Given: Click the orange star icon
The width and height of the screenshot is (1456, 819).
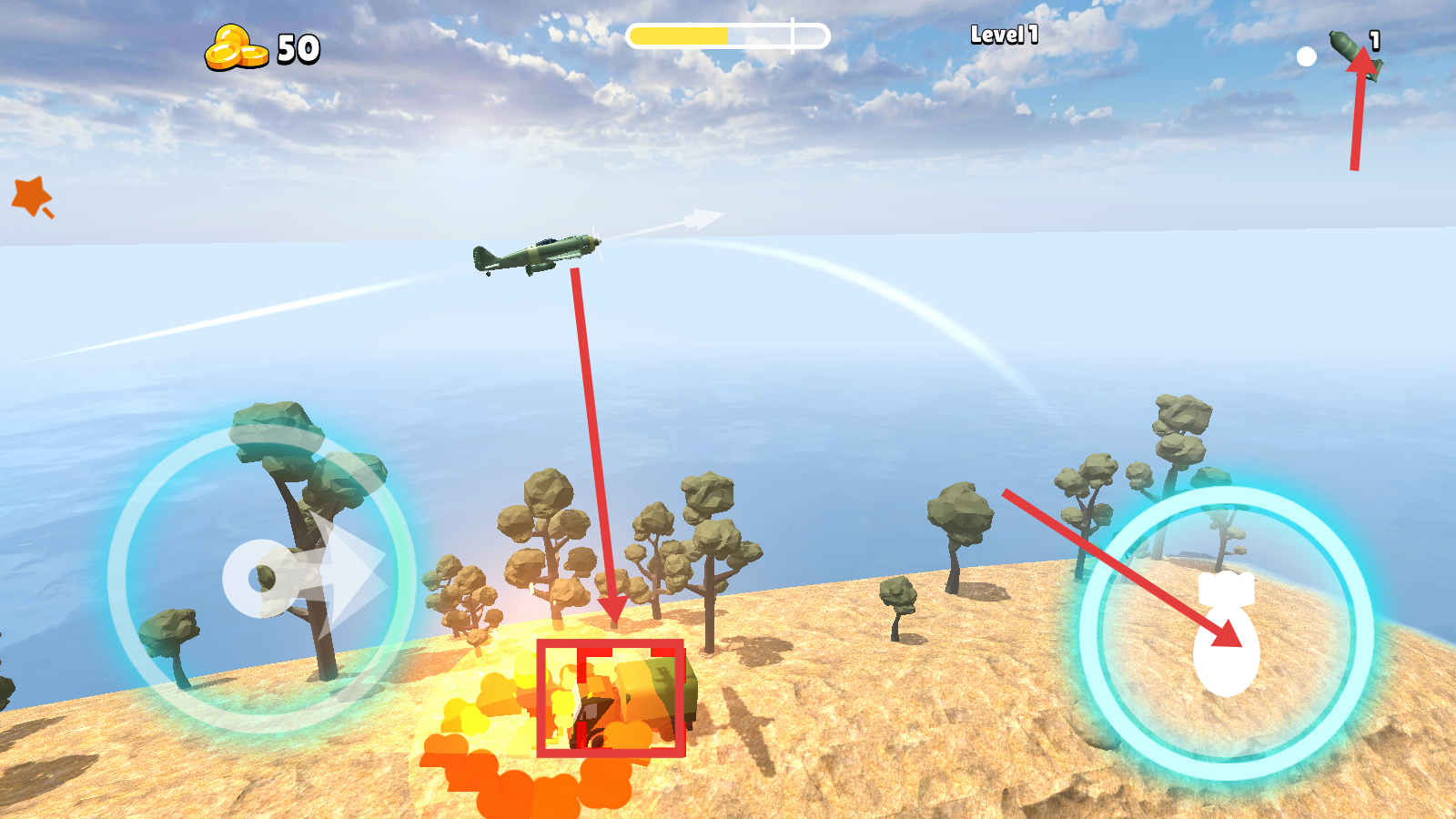Looking at the screenshot, I should [32, 196].
